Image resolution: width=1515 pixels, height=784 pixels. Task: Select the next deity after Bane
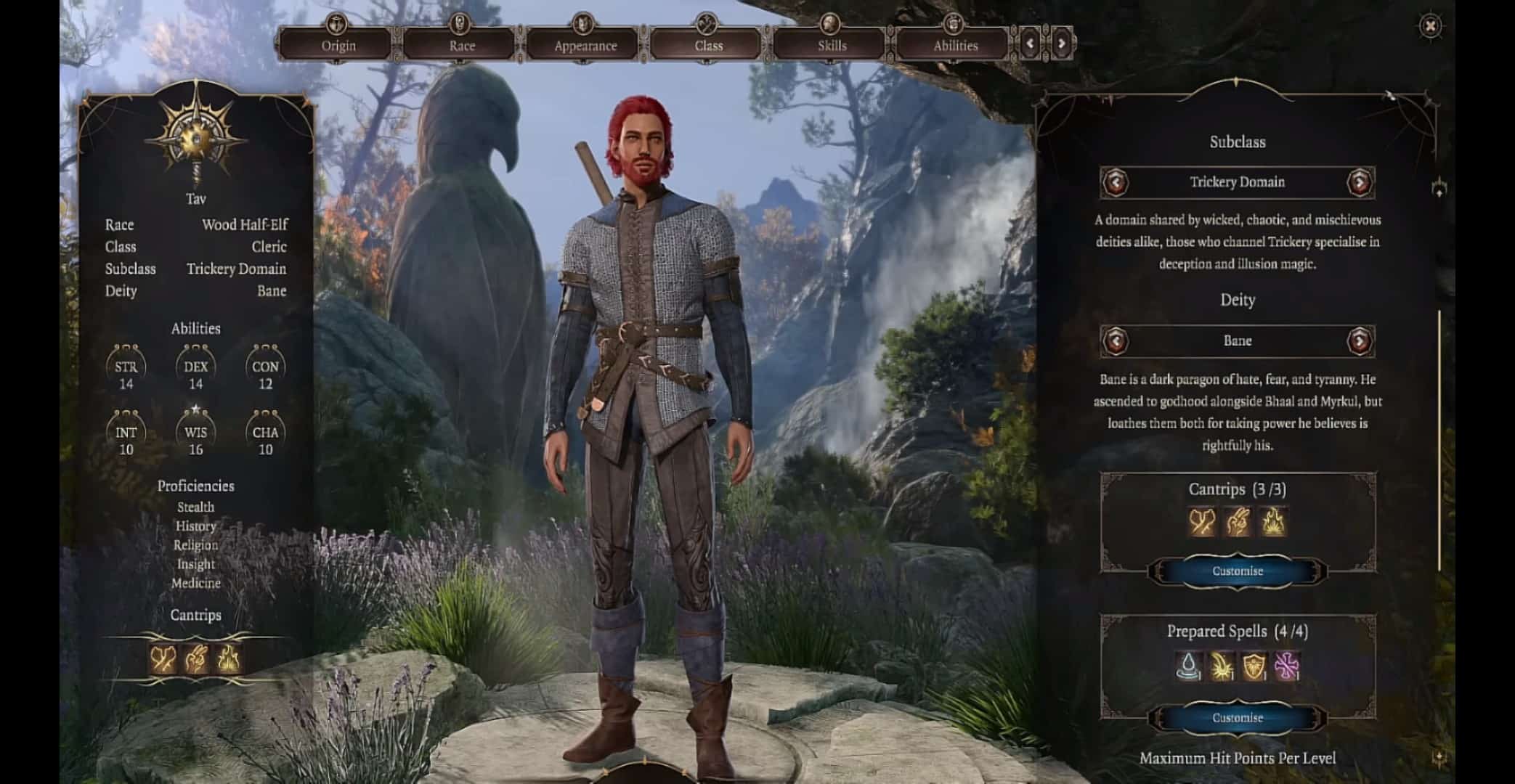1360,340
